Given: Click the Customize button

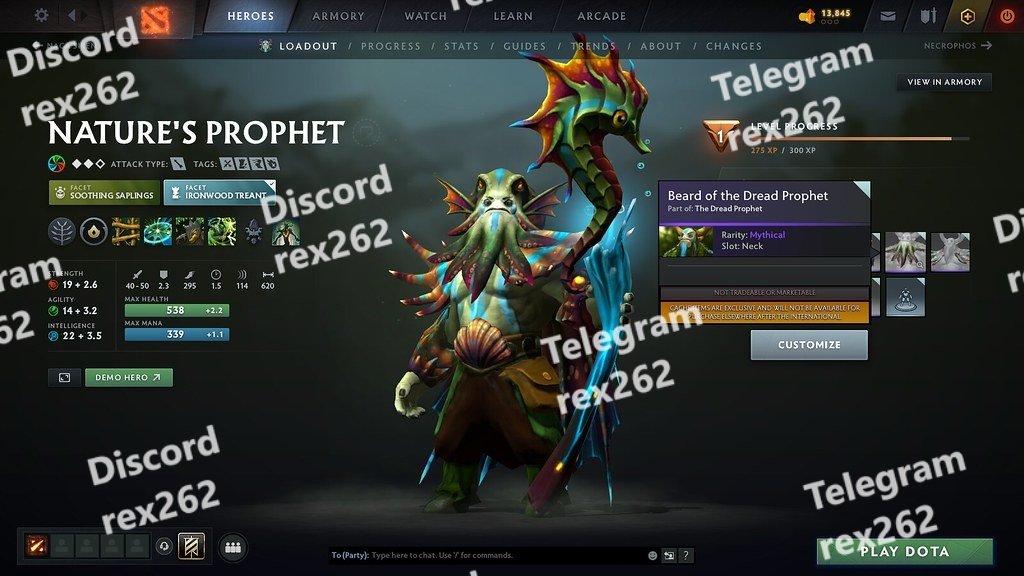Looking at the screenshot, I should 809,345.
